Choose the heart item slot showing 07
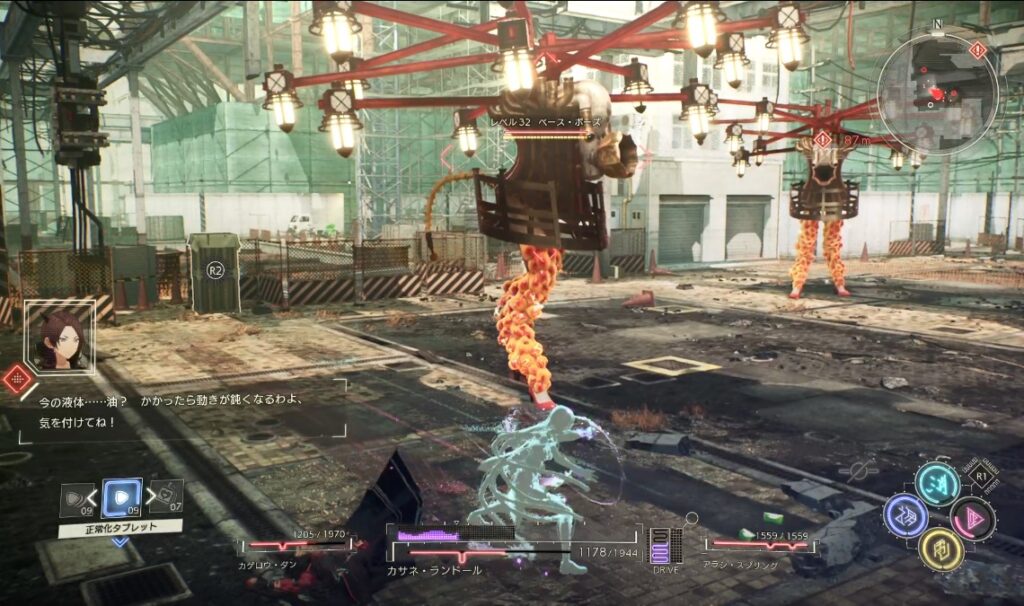Screen dimensions: 1024x606 pos(167,496)
